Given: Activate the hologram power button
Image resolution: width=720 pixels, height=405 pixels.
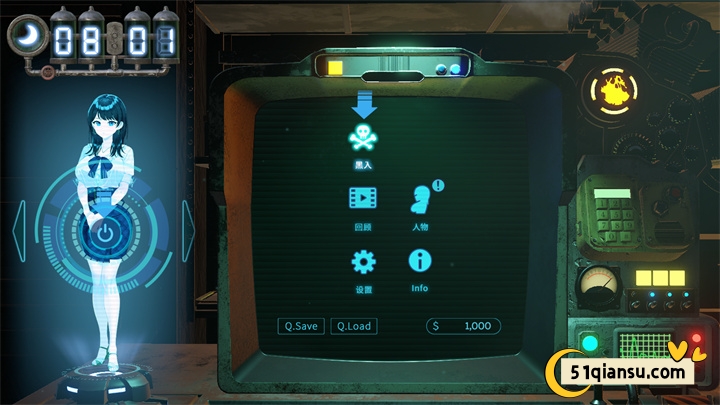Looking at the screenshot, I should coord(103,236).
